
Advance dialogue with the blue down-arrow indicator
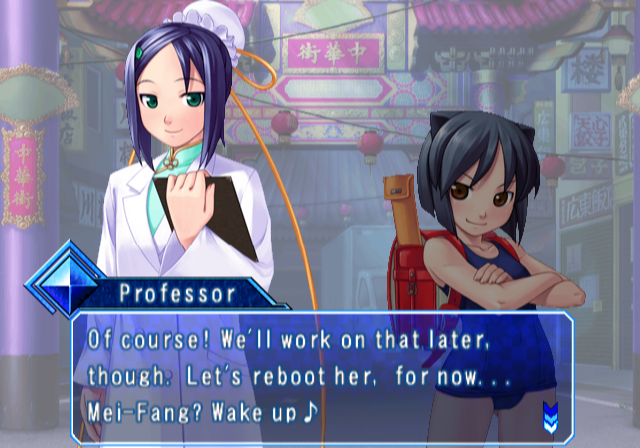pyautogui.click(x=549, y=413)
